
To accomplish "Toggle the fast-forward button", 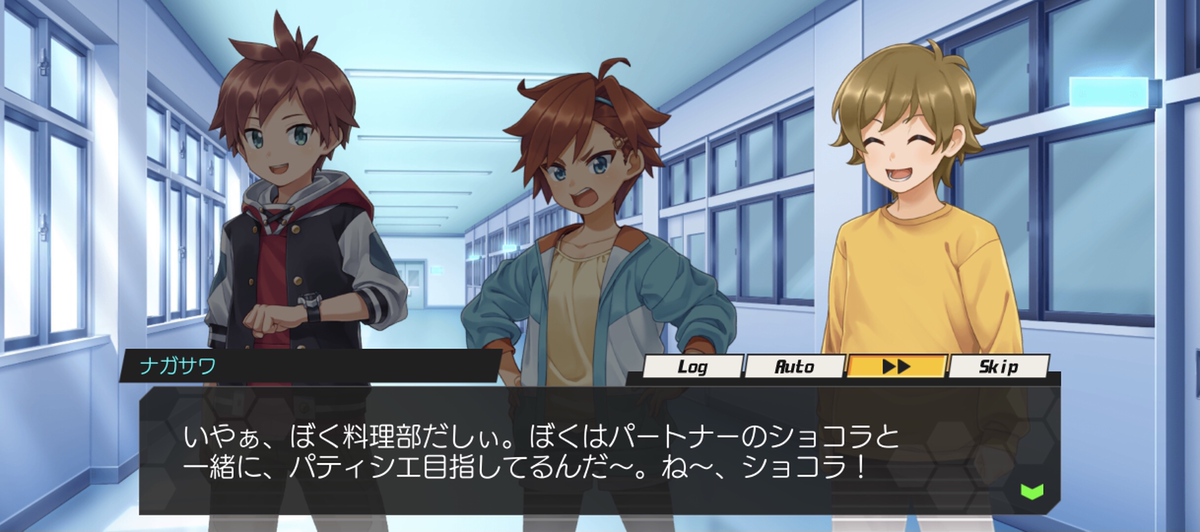I will (x=896, y=366).
